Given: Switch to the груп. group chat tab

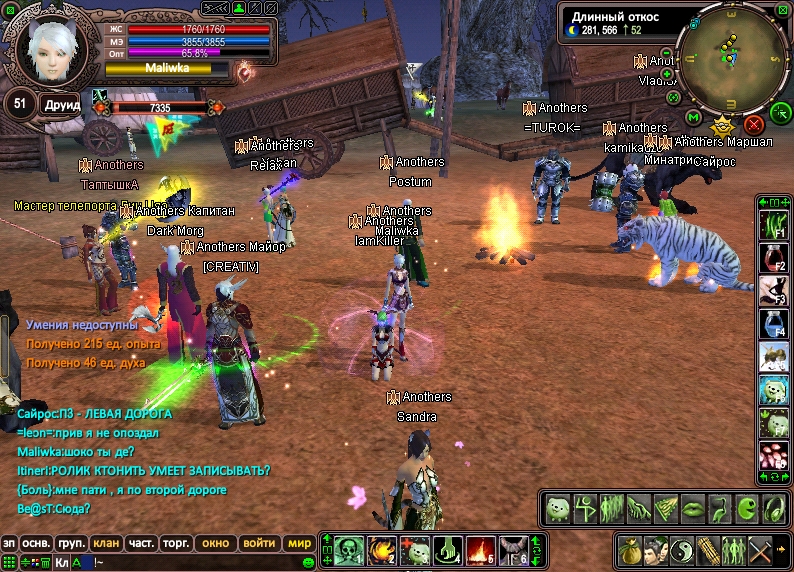Looking at the screenshot, I should [x=71, y=543].
